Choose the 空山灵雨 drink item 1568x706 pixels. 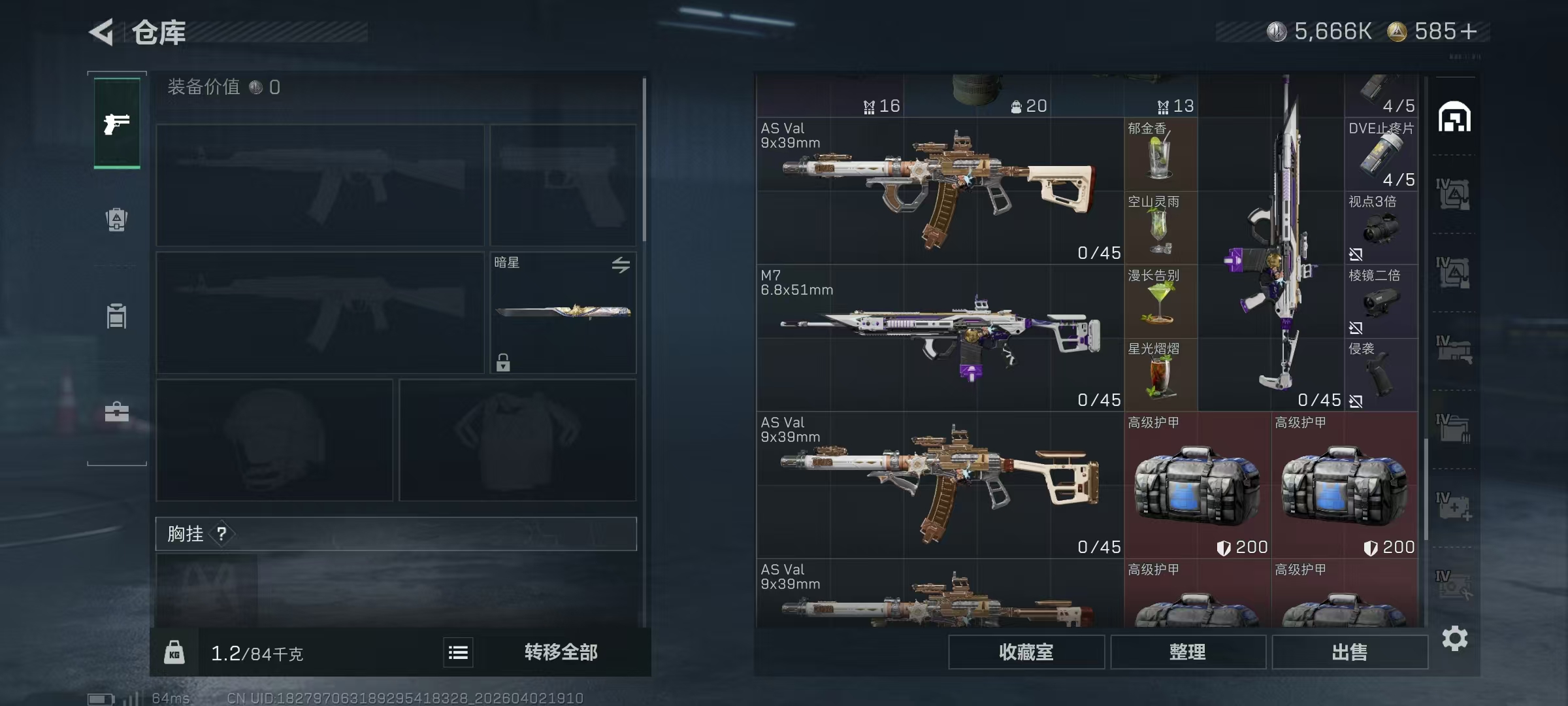pyautogui.click(x=1160, y=227)
